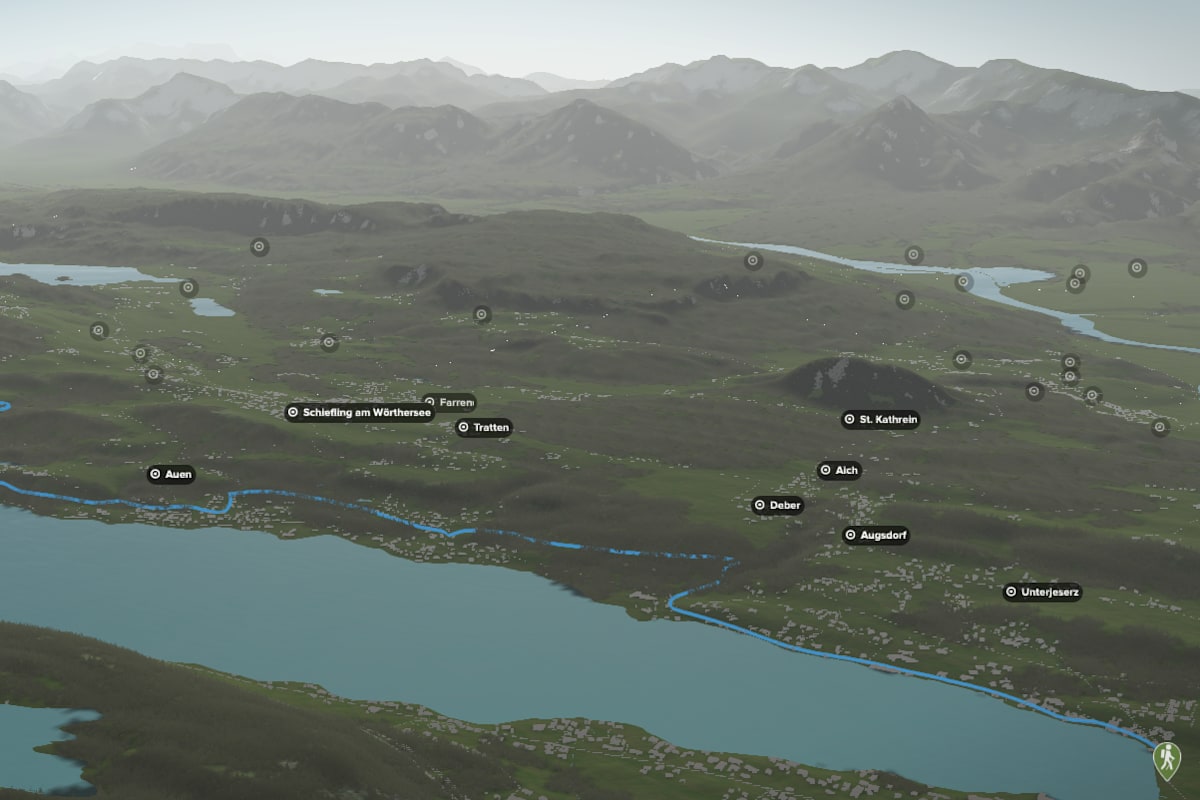Open the Unterjeserz place marker
The width and height of the screenshot is (1200, 800).
click(1042, 592)
